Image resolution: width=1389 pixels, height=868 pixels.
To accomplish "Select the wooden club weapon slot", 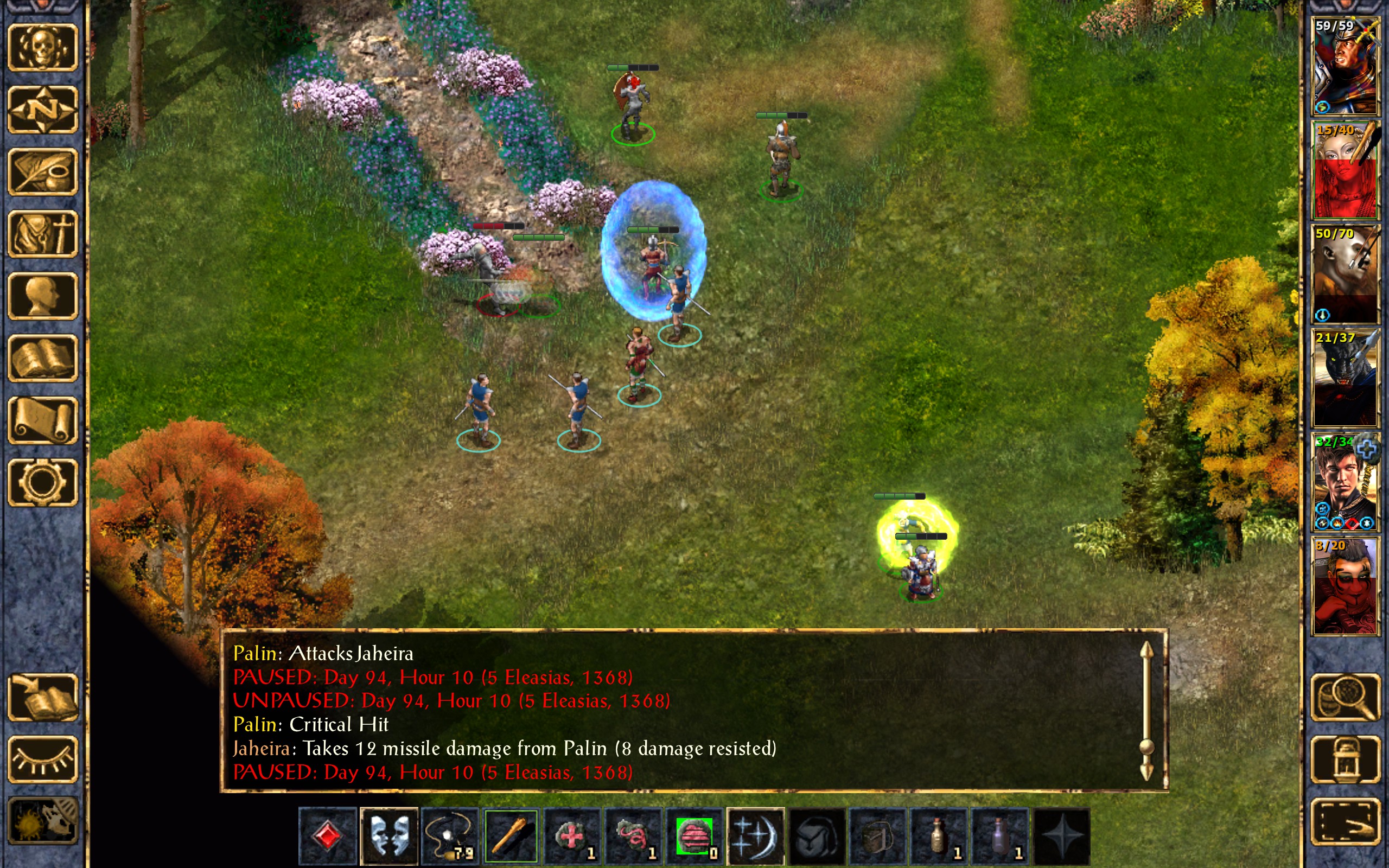I will (512, 836).
